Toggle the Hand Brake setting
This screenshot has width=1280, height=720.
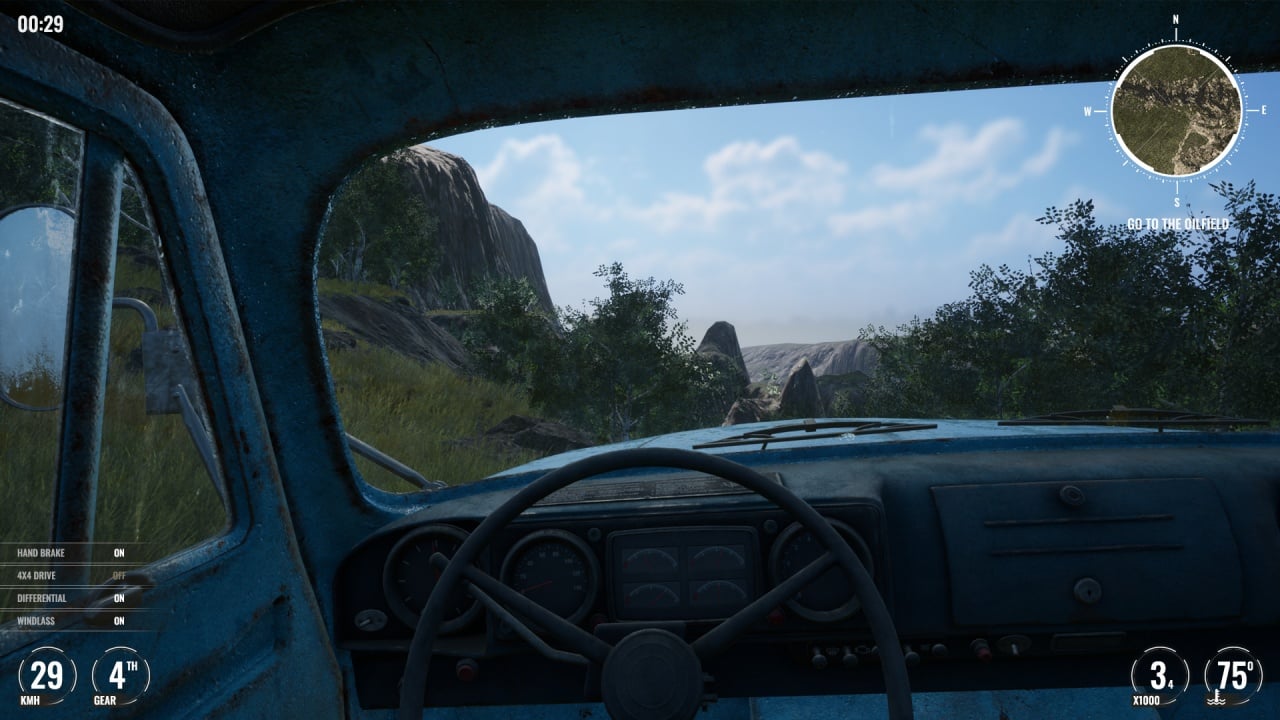(x=71, y=553)
